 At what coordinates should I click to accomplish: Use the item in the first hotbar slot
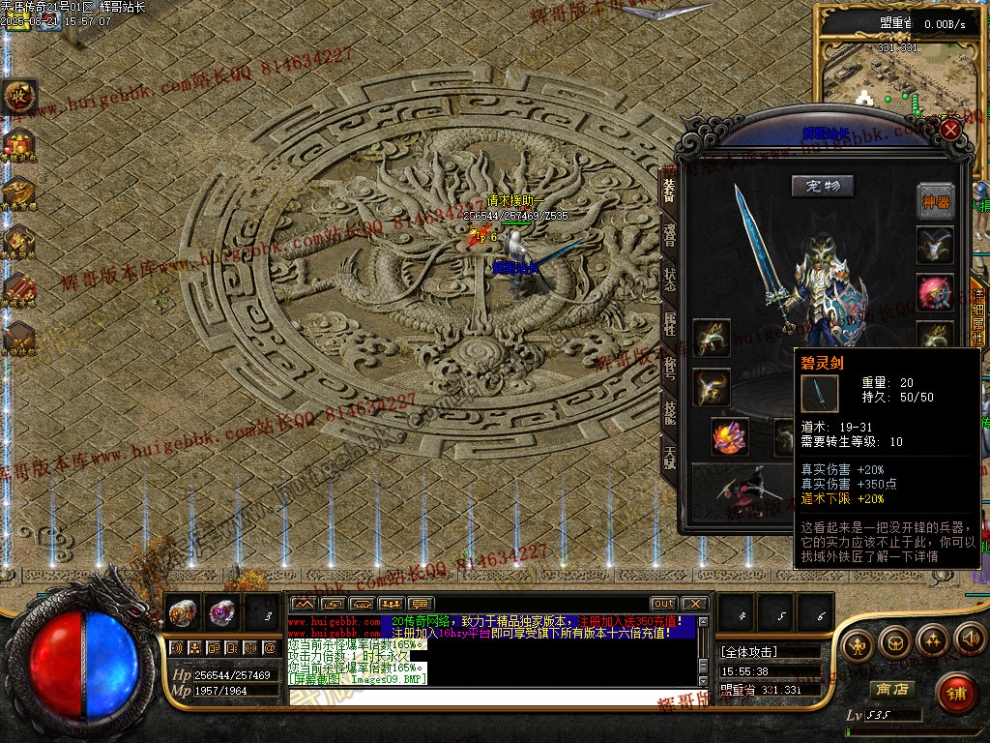183,611
